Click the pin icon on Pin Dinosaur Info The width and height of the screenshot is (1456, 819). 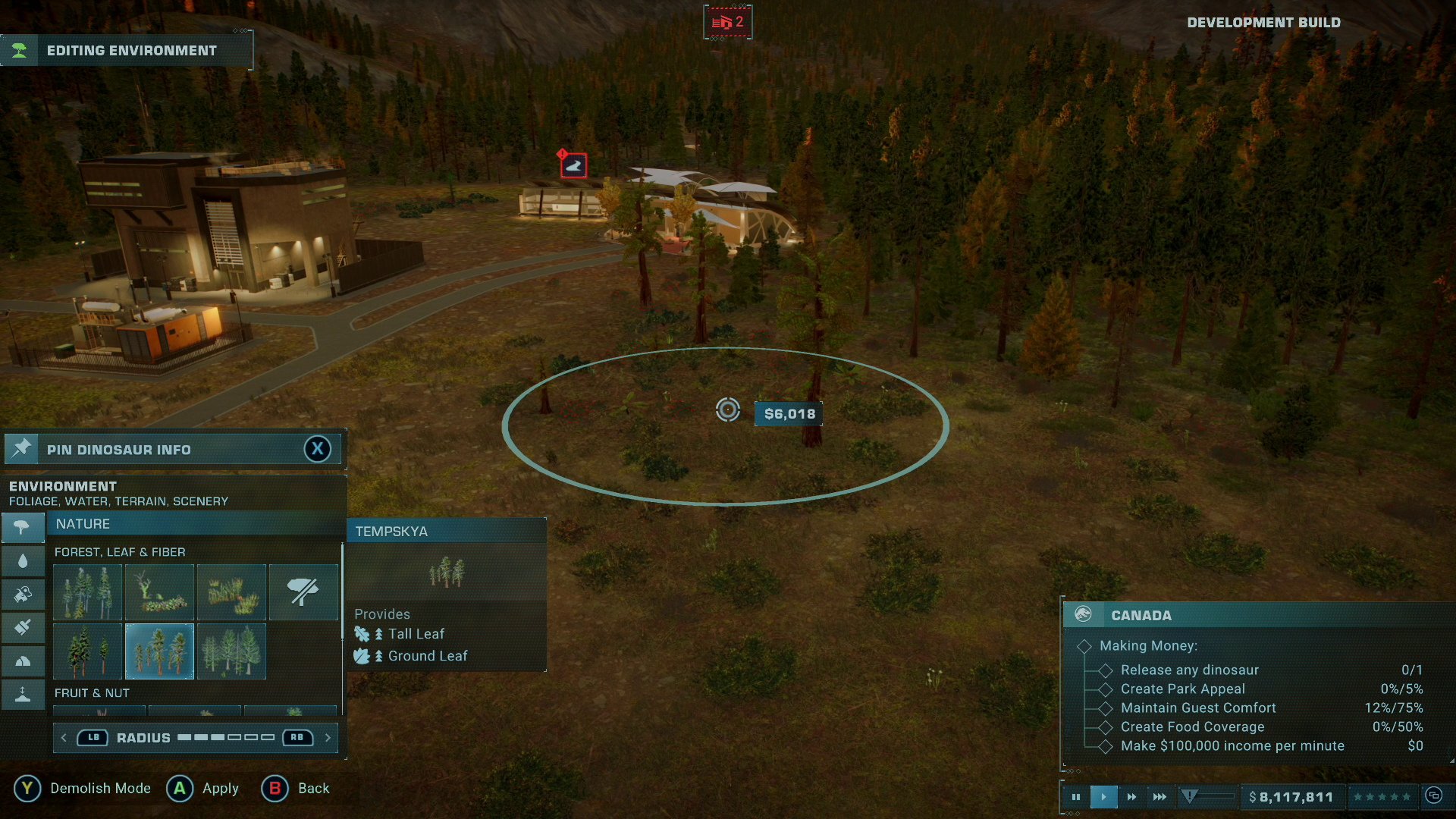(23, 448)
